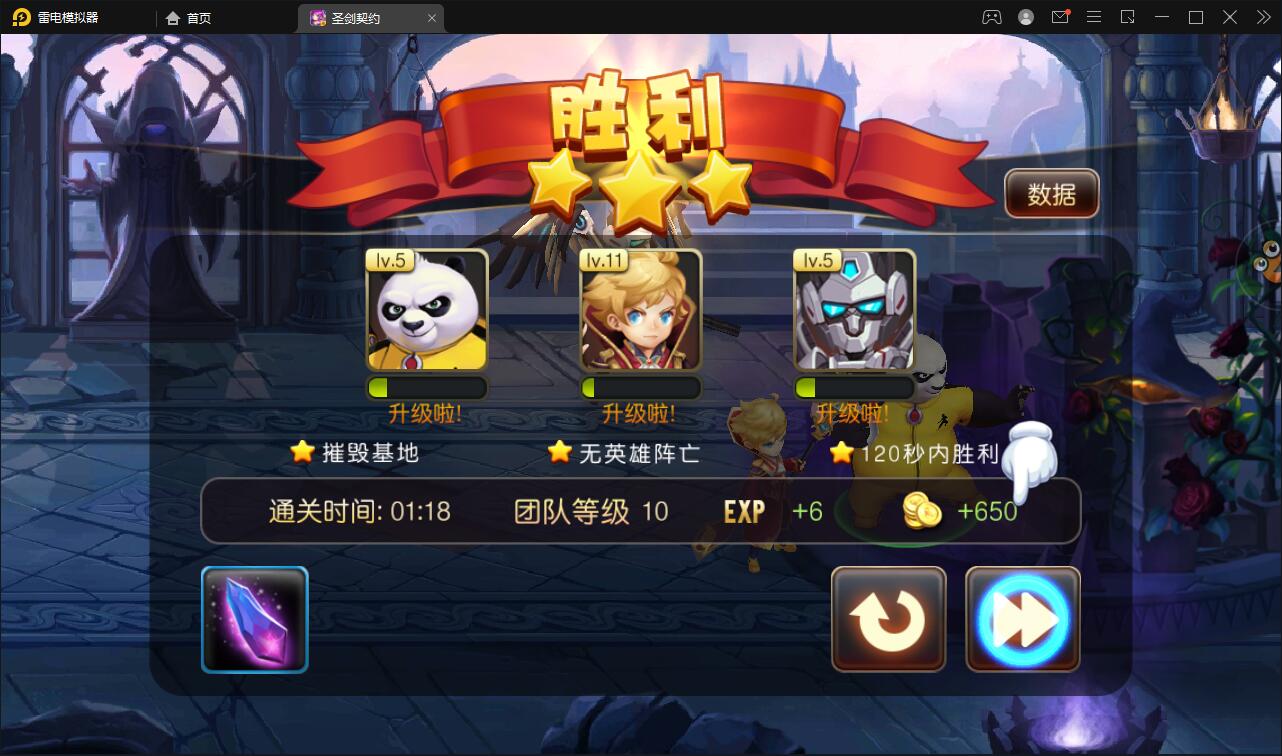Close the 圣剑契约 tab
Image resolution: width=1282 pixels, height=756 pixels.
tap(431, 17)
